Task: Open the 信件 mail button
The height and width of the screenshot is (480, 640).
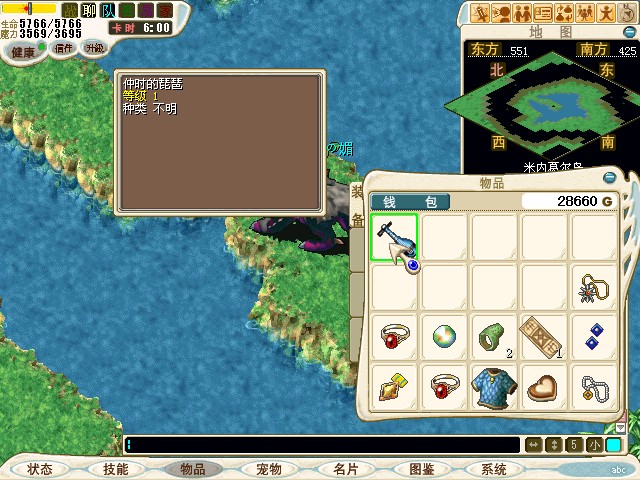Action: pyautogui.click(x=64, y=47)
